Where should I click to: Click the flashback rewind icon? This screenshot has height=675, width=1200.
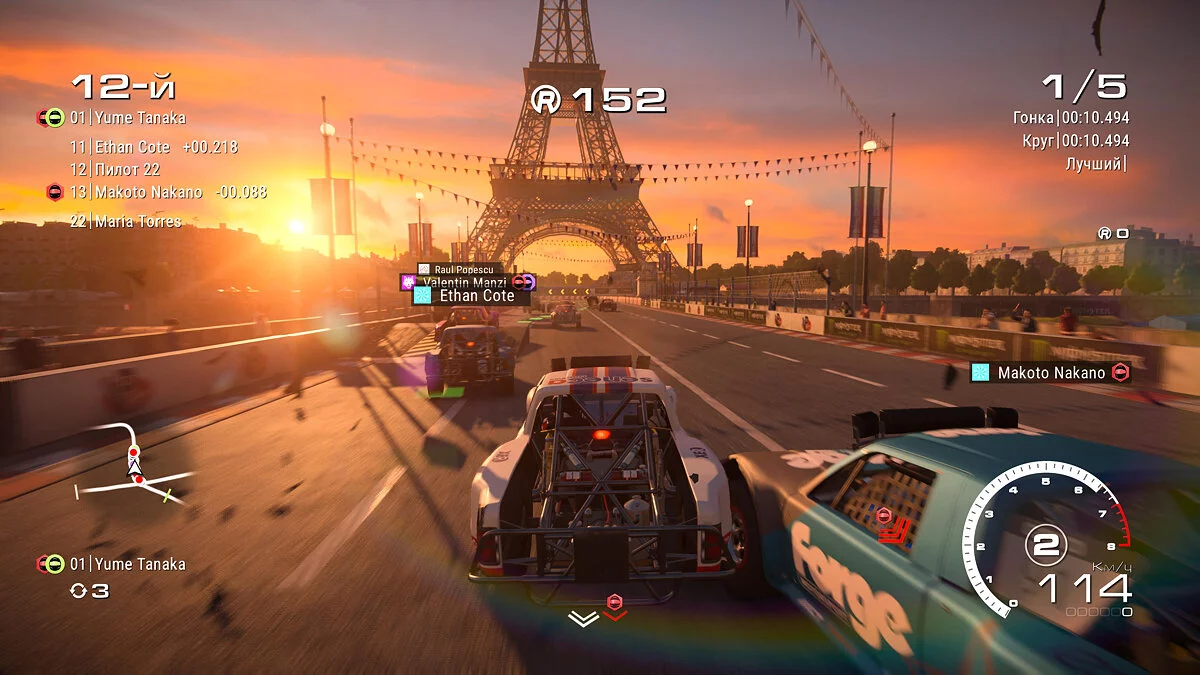pos(78,591)
